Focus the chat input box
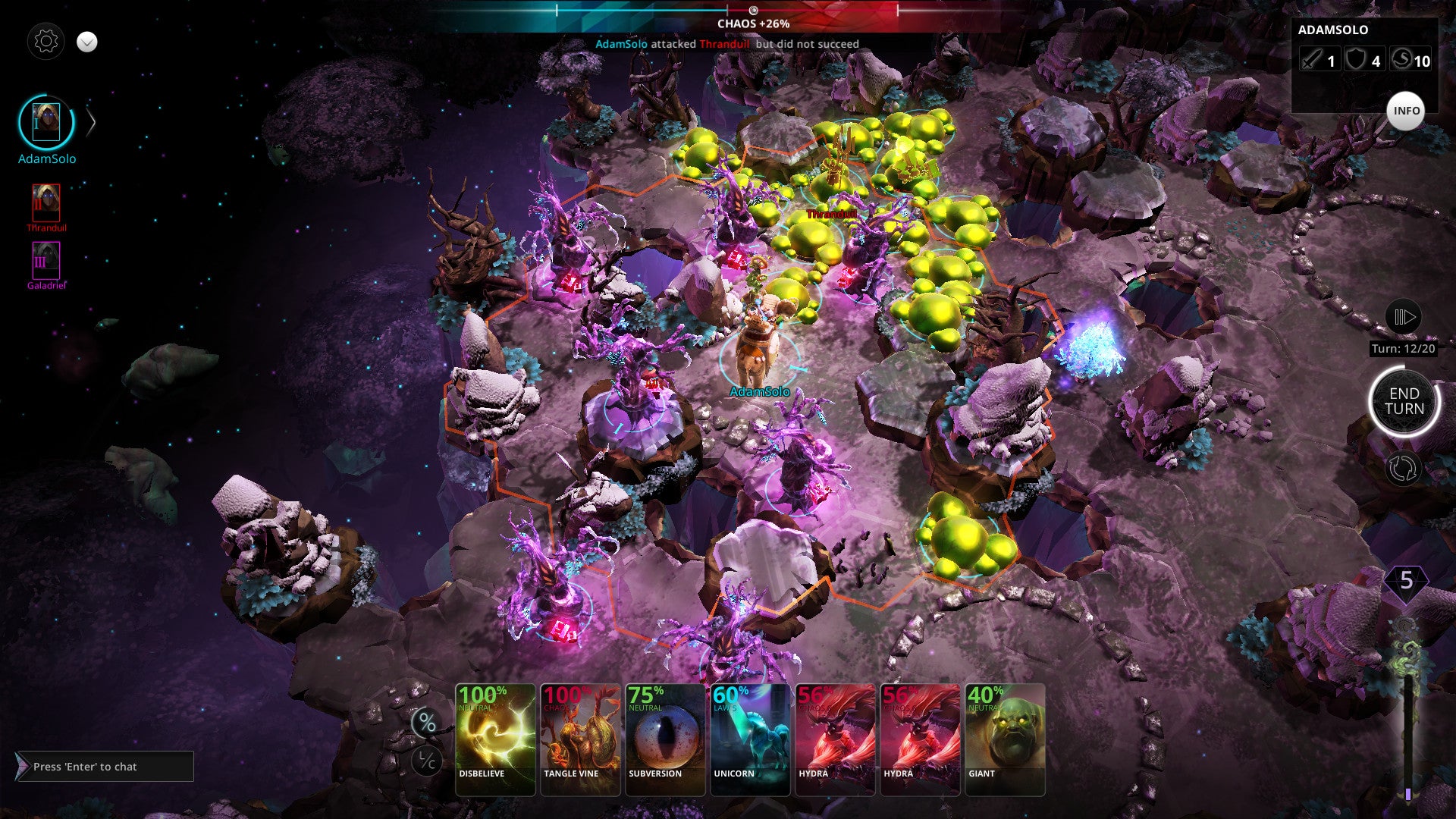 pyautogui.click(x=106, y=767)
